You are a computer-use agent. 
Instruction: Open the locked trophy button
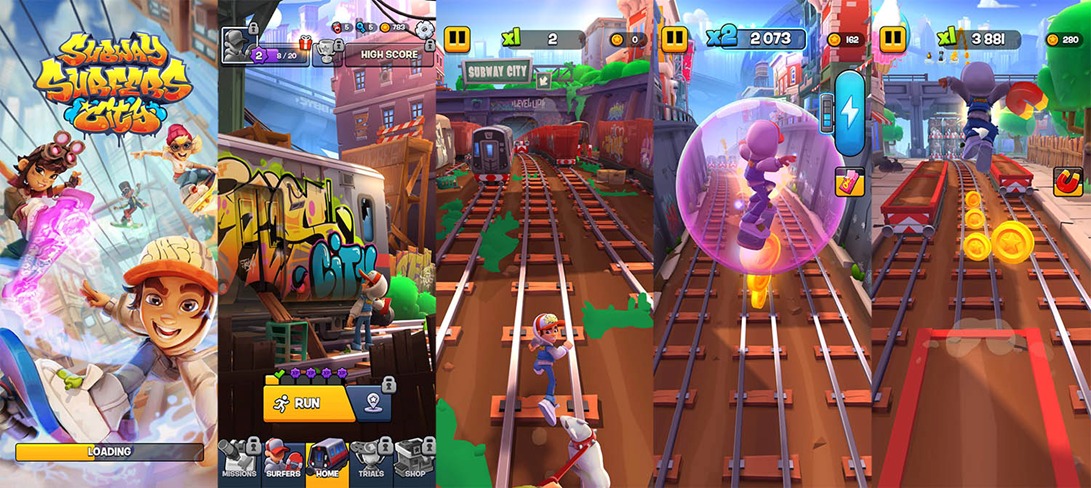(325, 54)
